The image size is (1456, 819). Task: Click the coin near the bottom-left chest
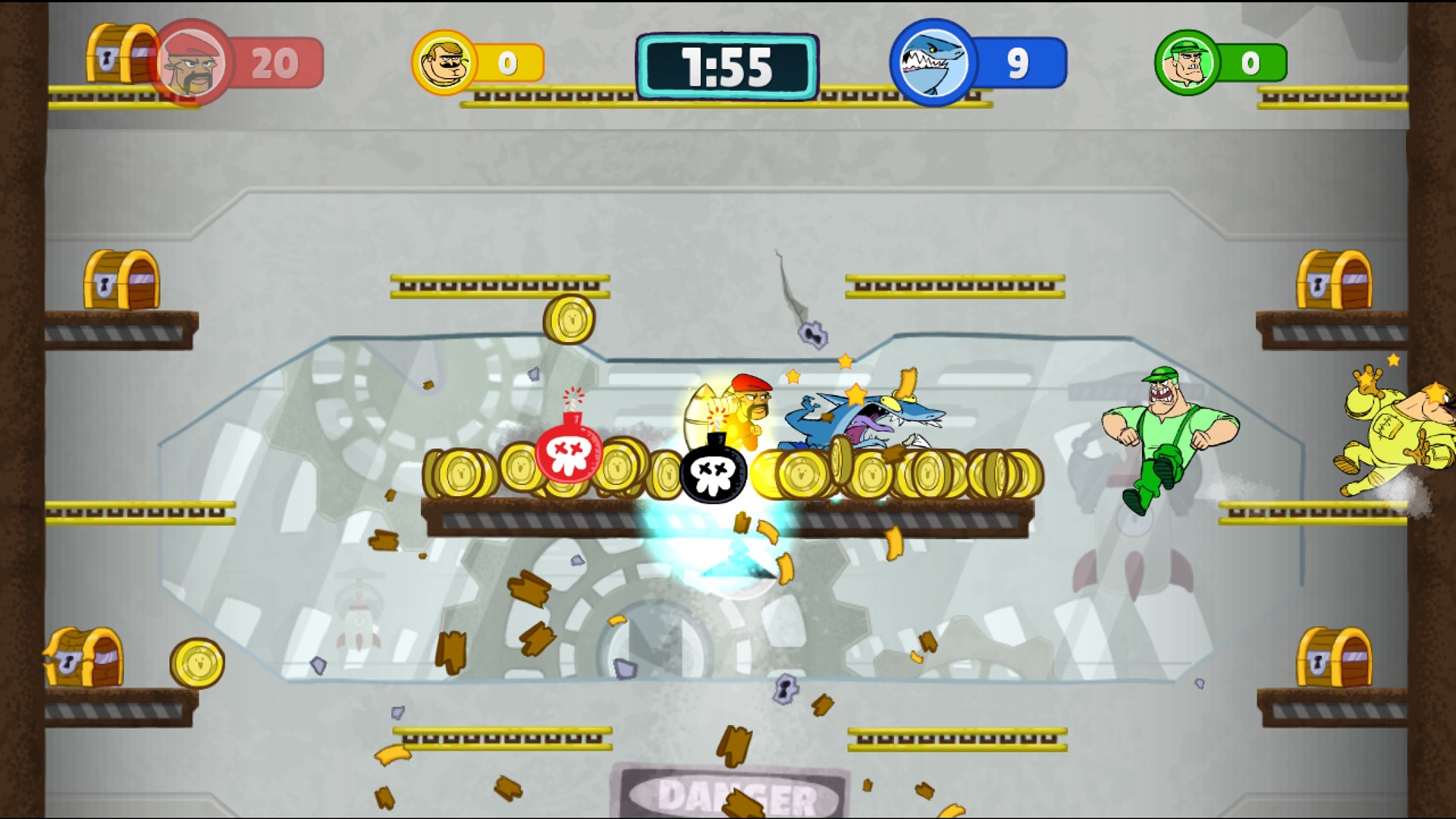199,661
